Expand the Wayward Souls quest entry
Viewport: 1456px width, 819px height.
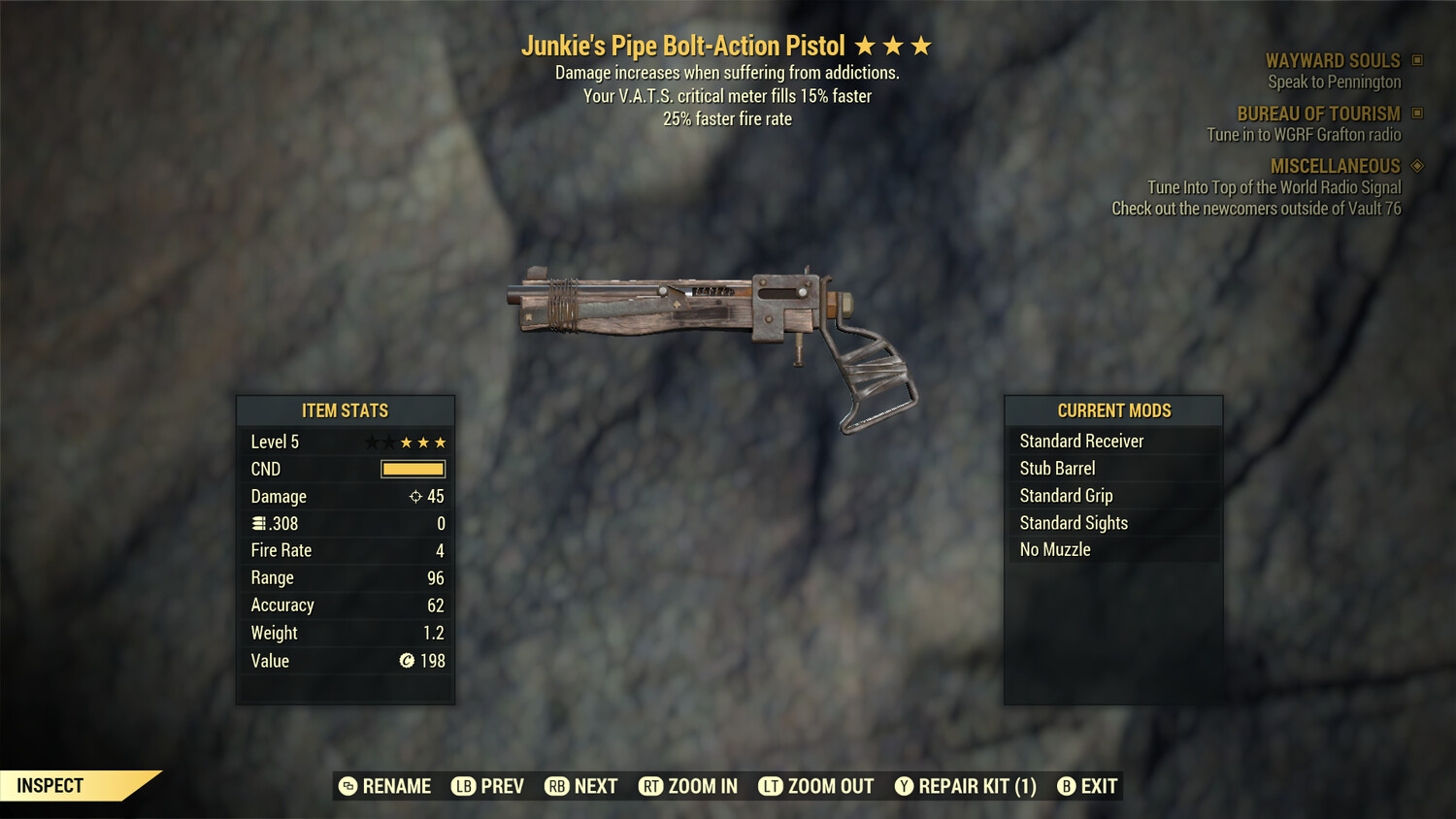pos(1334,60)
